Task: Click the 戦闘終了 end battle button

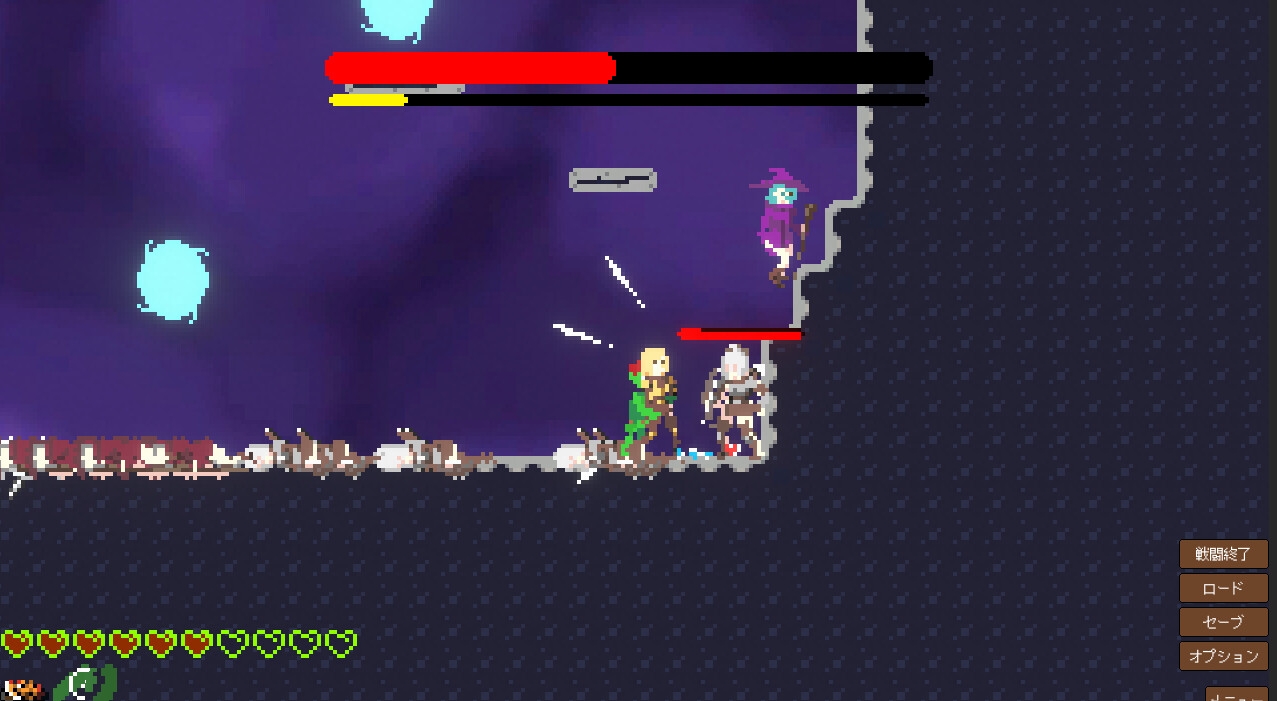Action: [1223, 554]
